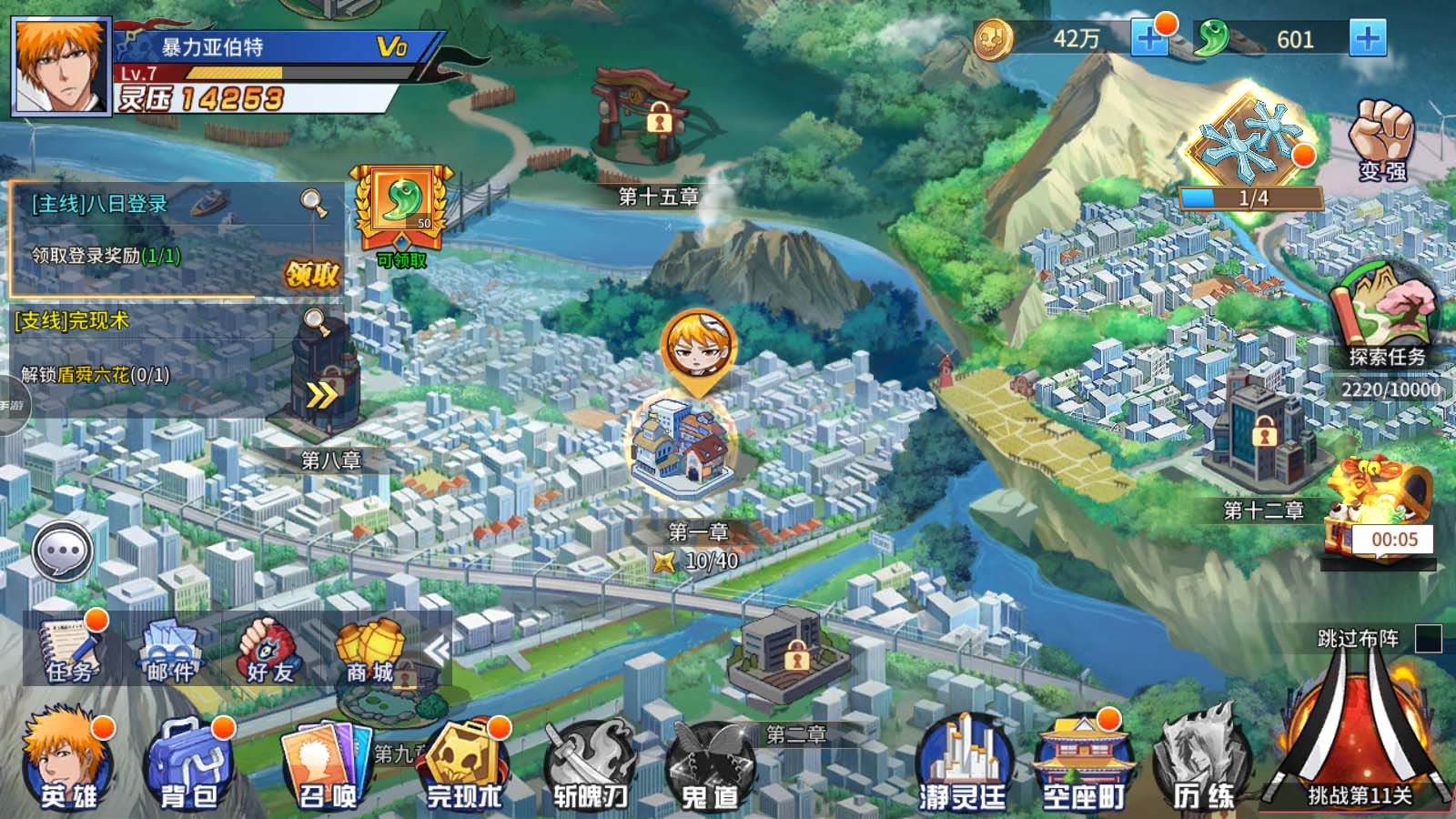Open the 好友 friends list

tap(269, 651)
